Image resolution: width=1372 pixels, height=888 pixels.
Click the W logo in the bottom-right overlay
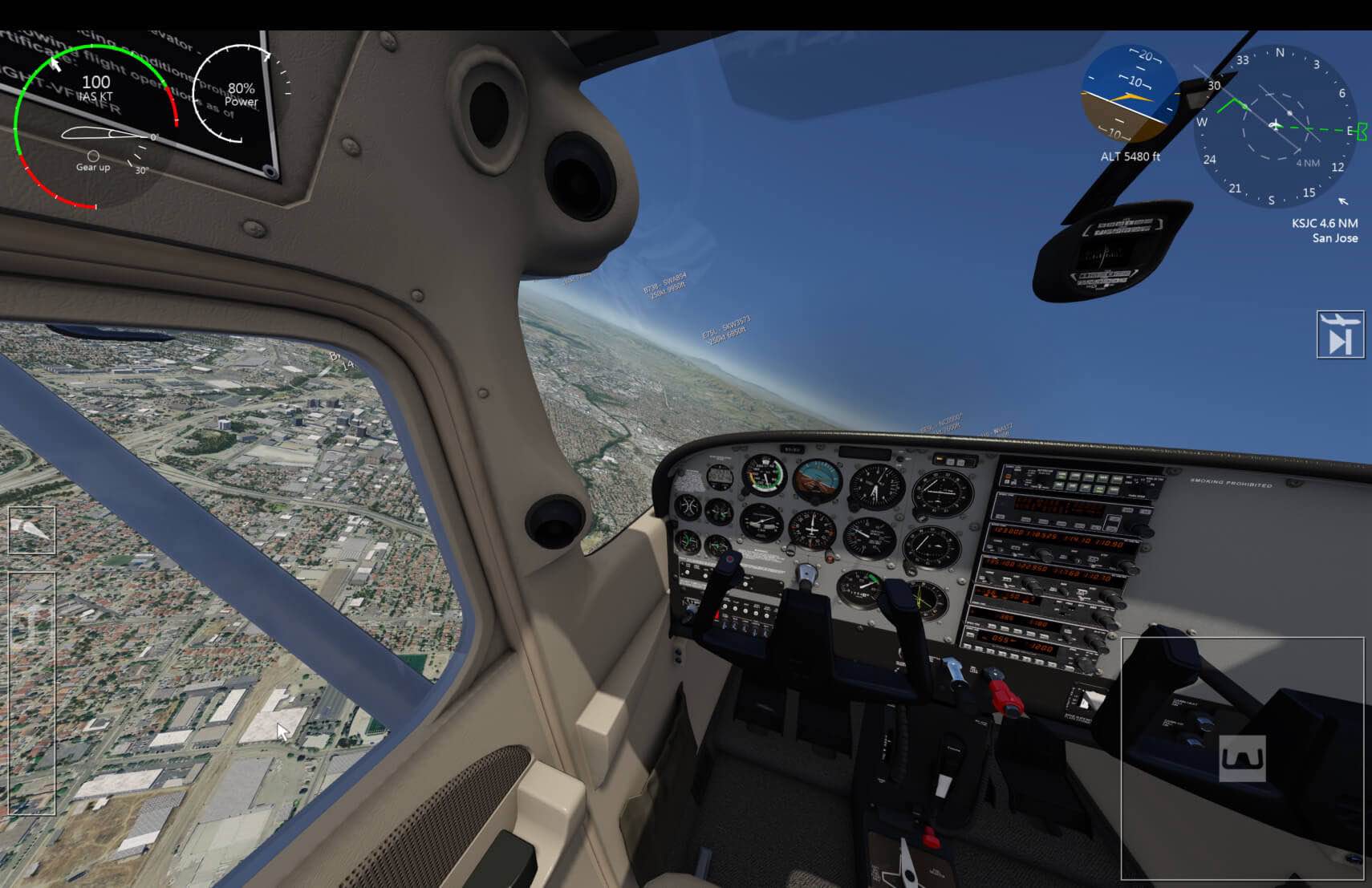click(x=1243, y=756)
